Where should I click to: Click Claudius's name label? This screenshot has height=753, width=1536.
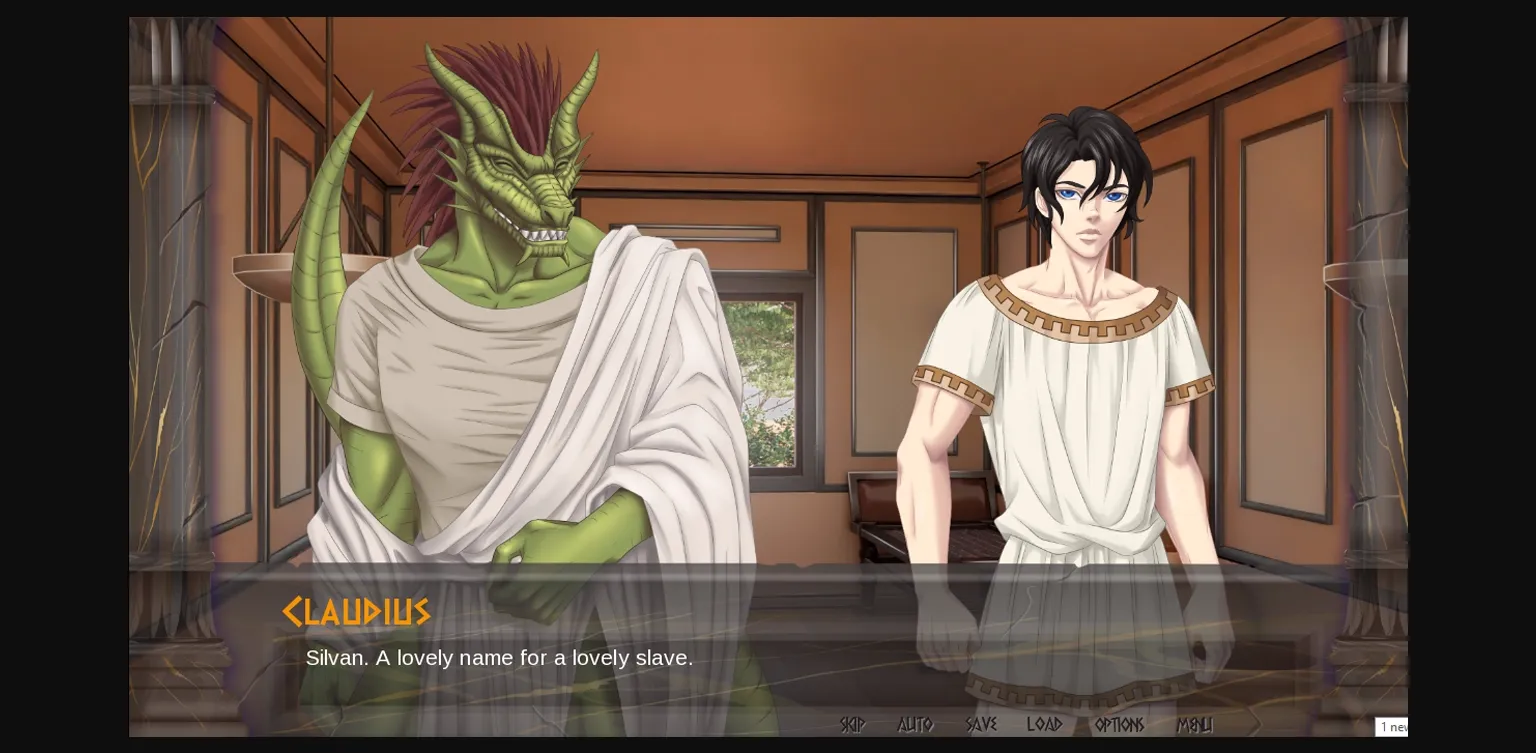[356, 611]
